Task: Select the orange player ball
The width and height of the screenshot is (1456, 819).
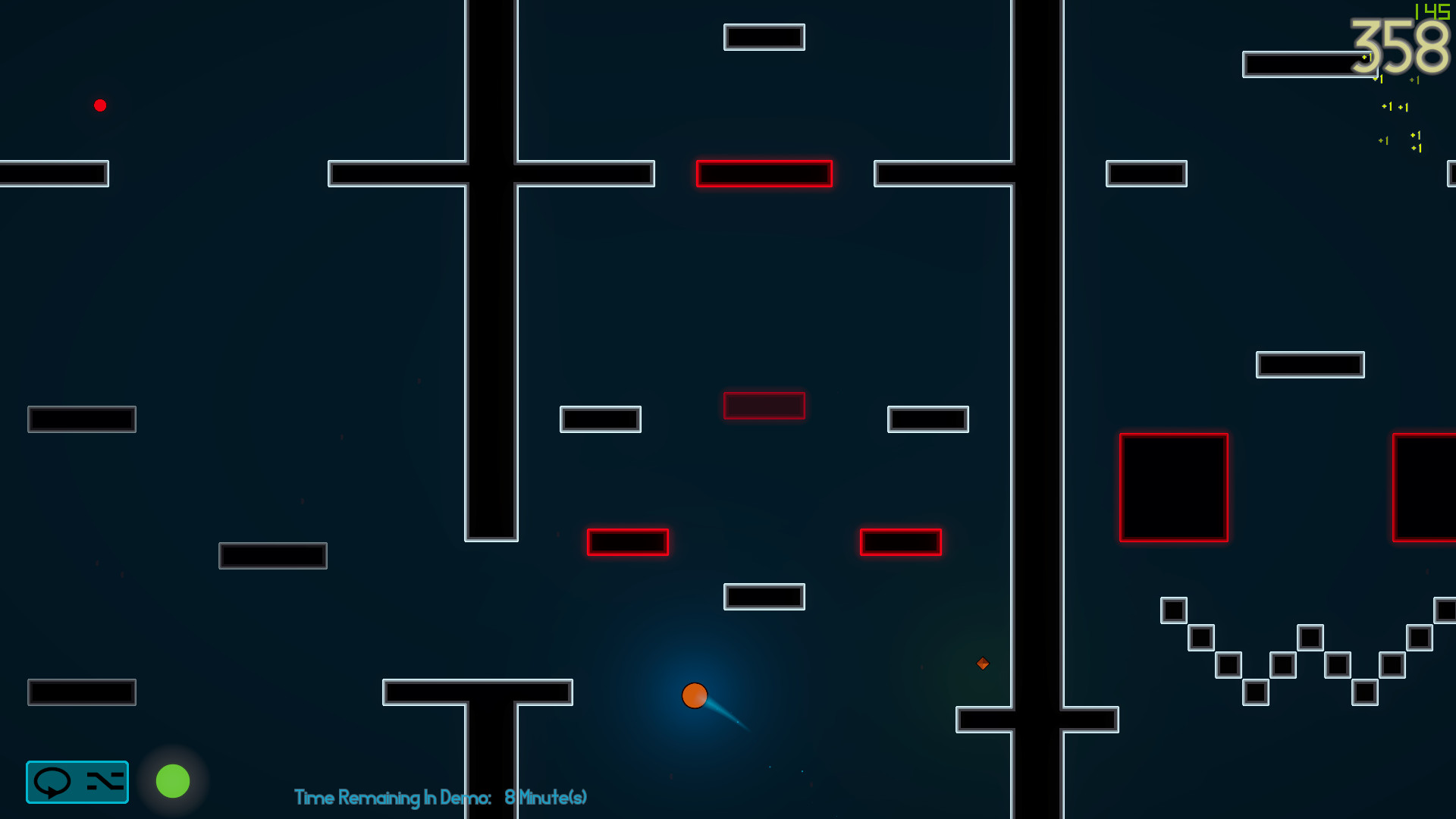Action: (695, 695)
